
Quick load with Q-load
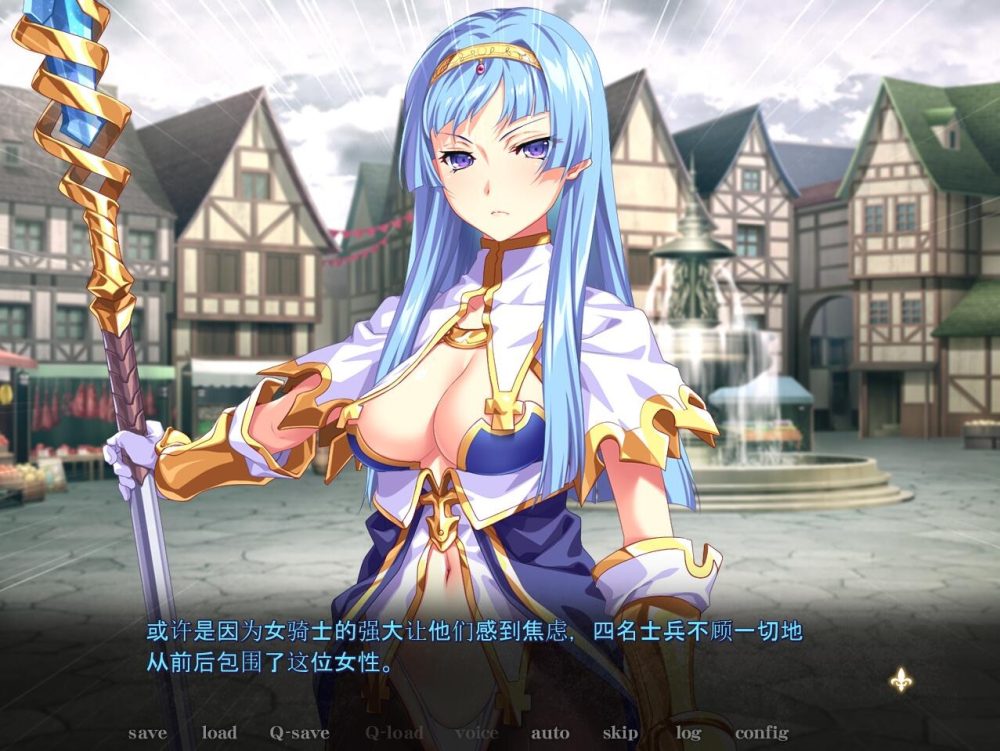393,733
